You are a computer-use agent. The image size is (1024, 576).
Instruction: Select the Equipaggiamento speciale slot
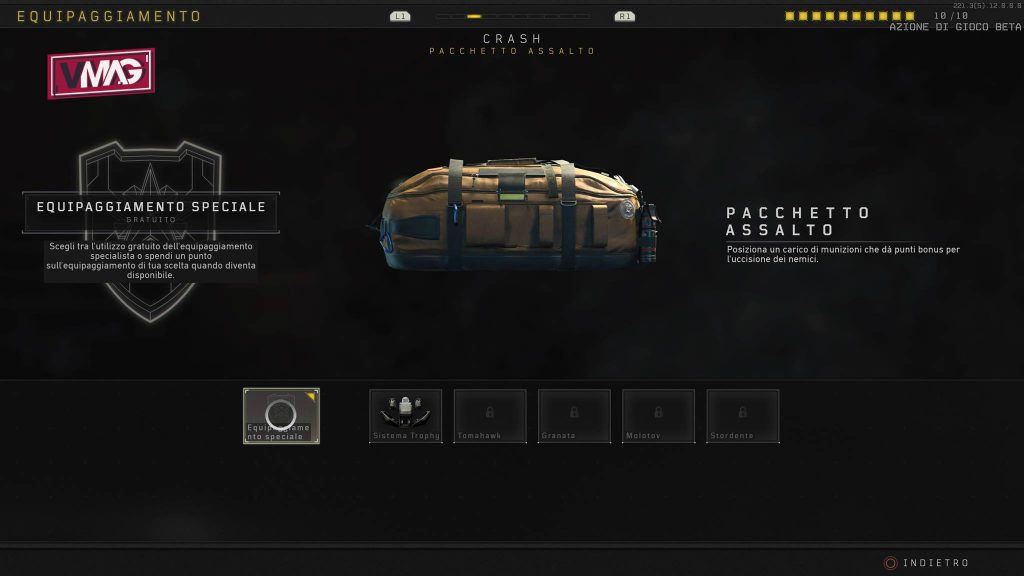coord(281,415)
